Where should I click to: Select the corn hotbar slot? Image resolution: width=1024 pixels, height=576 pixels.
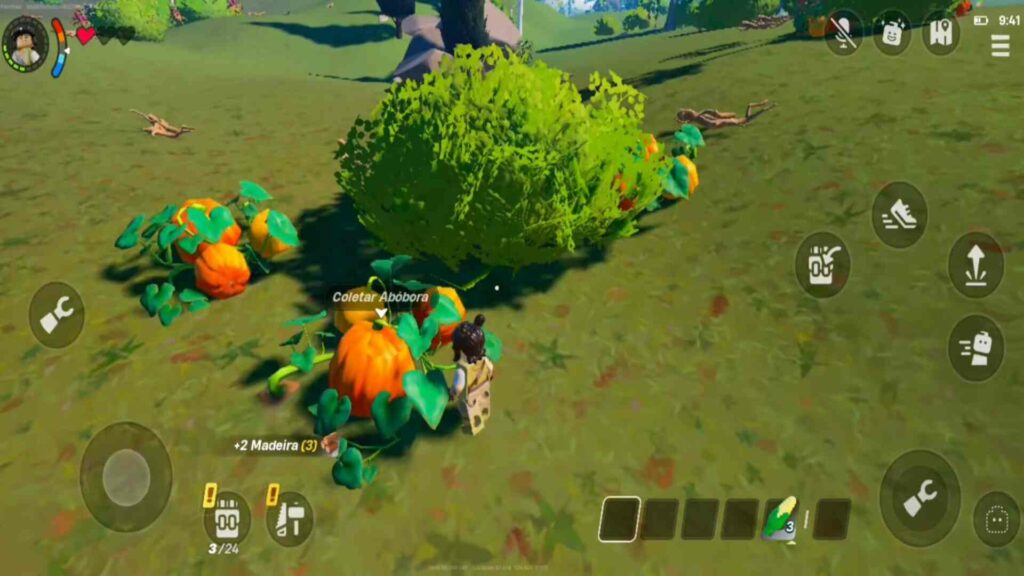tap(780, 519)
